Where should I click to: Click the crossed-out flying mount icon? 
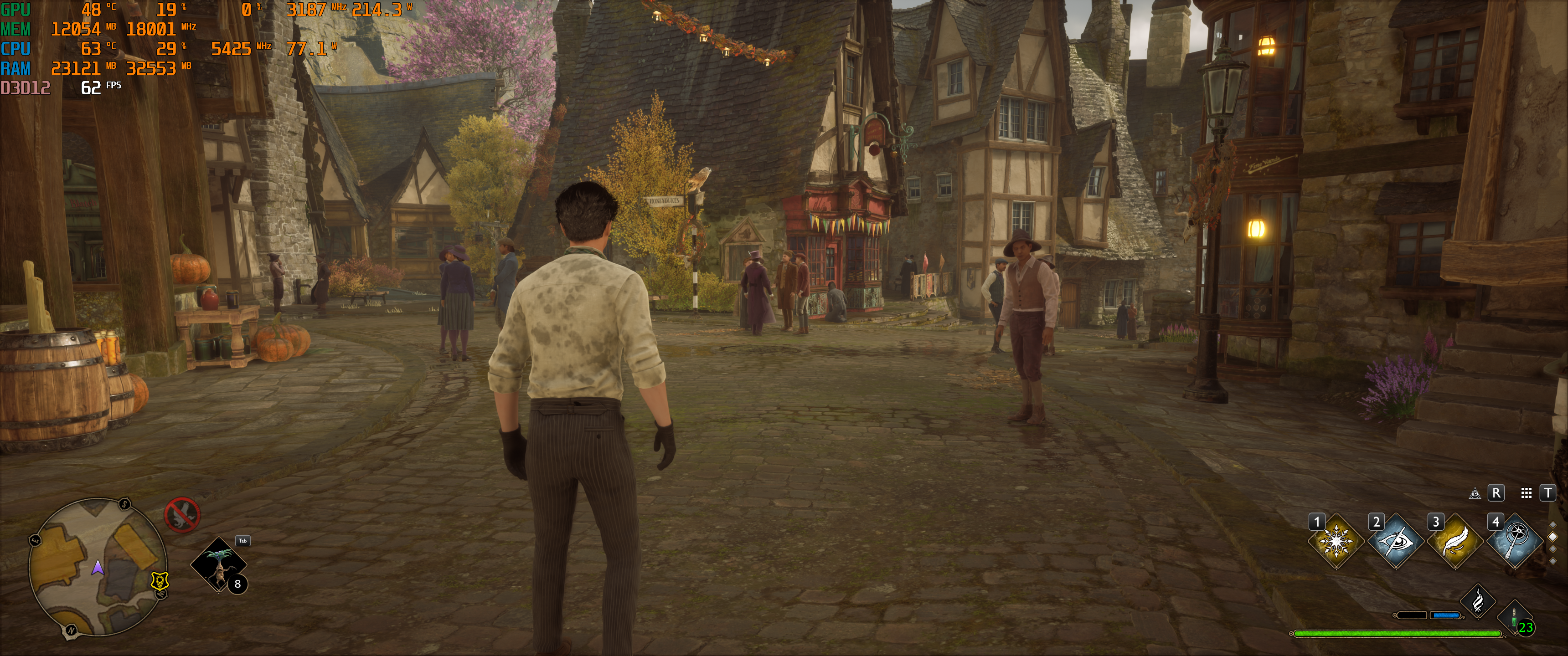(x=182, y=515)
